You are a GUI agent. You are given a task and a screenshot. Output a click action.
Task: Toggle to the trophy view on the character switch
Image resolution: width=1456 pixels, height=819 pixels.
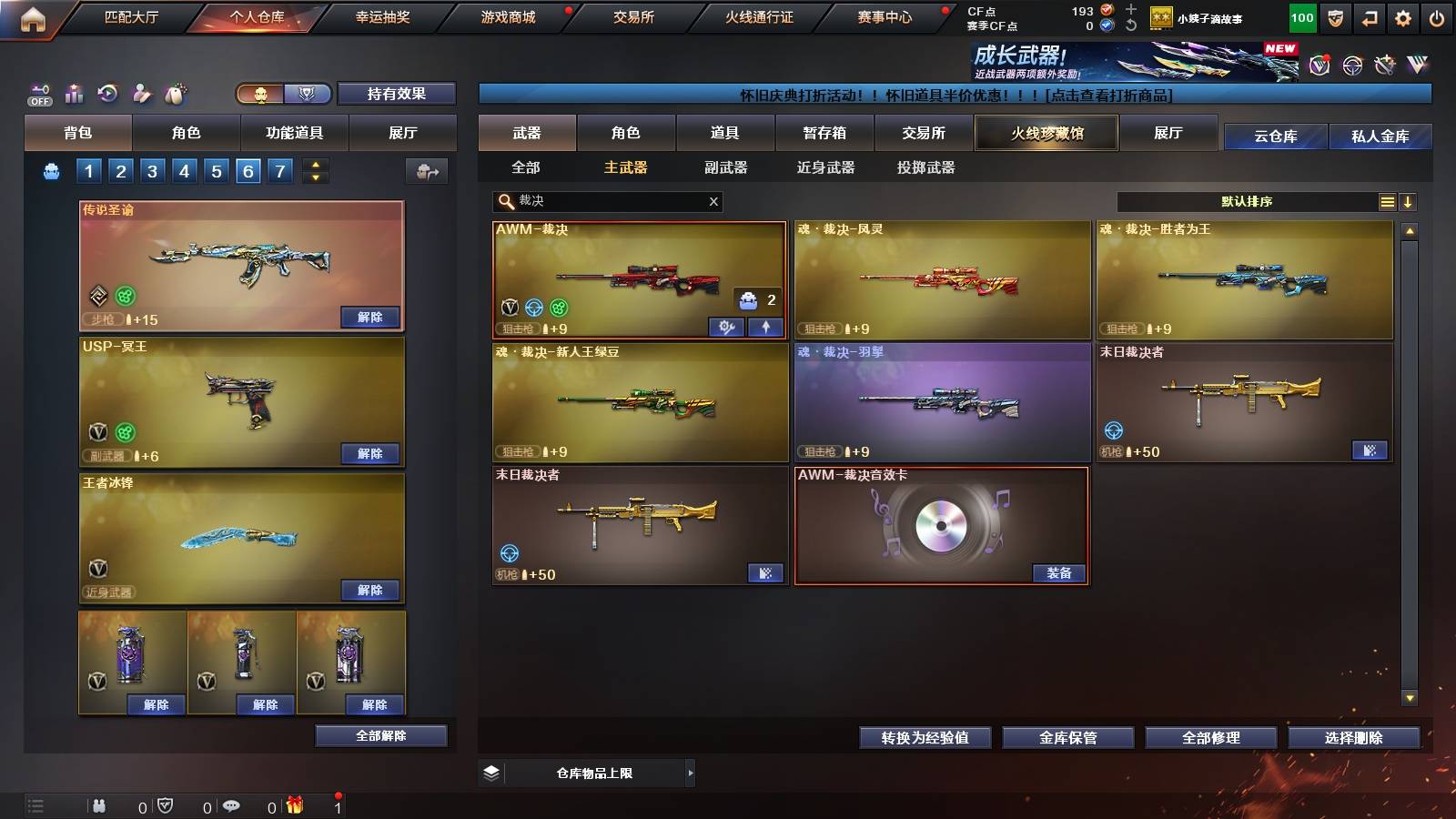(x=308, y=93)
